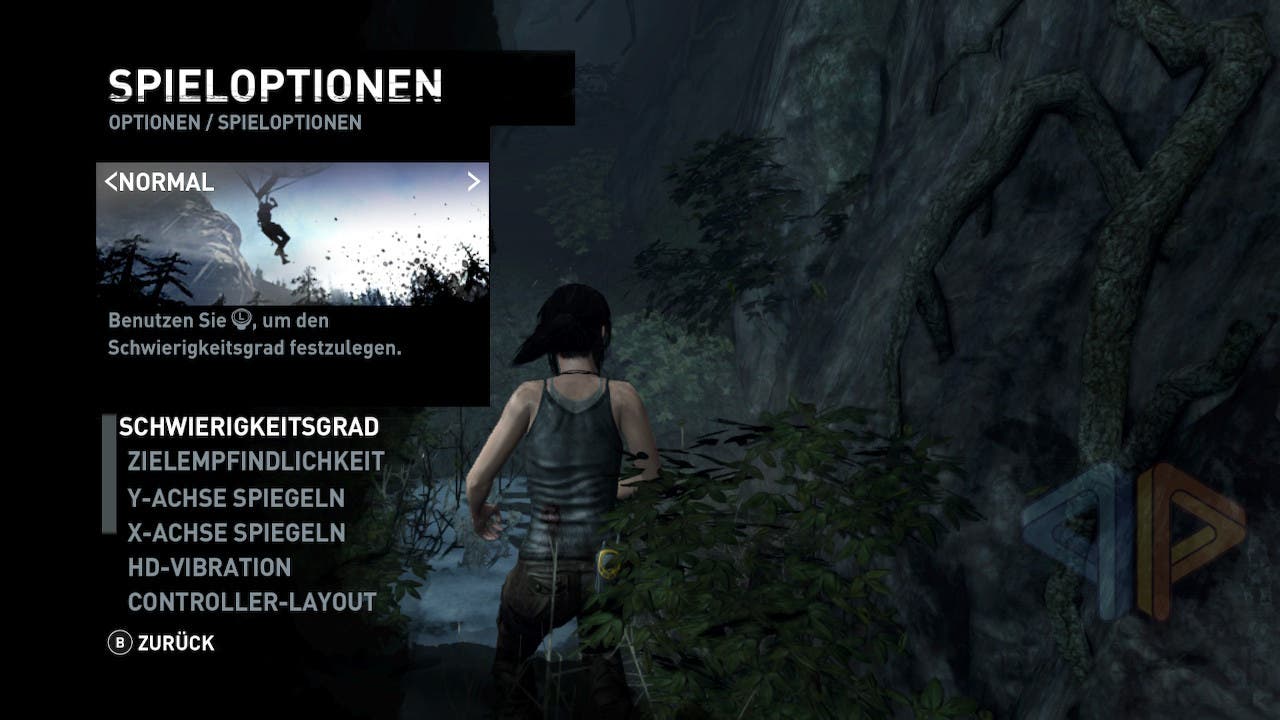Select the Schwierigkeitsgrad option
This screenshot has height=720, width=1280.
click(x=248, y=427)
